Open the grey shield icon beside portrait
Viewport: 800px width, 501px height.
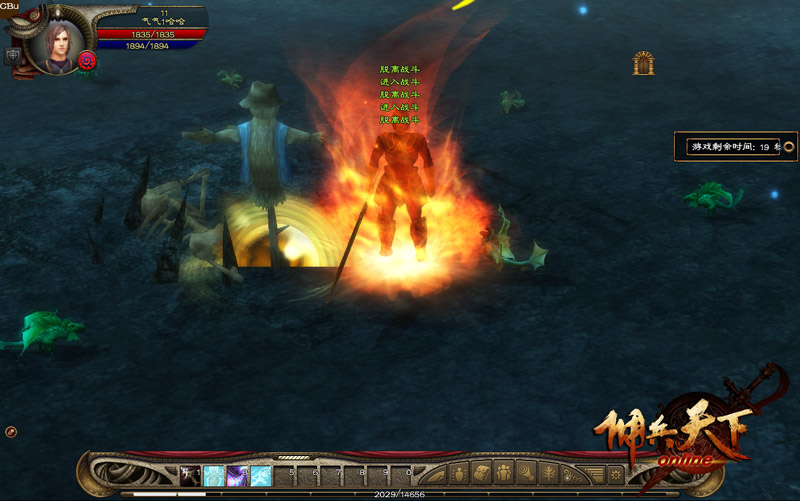13,57
